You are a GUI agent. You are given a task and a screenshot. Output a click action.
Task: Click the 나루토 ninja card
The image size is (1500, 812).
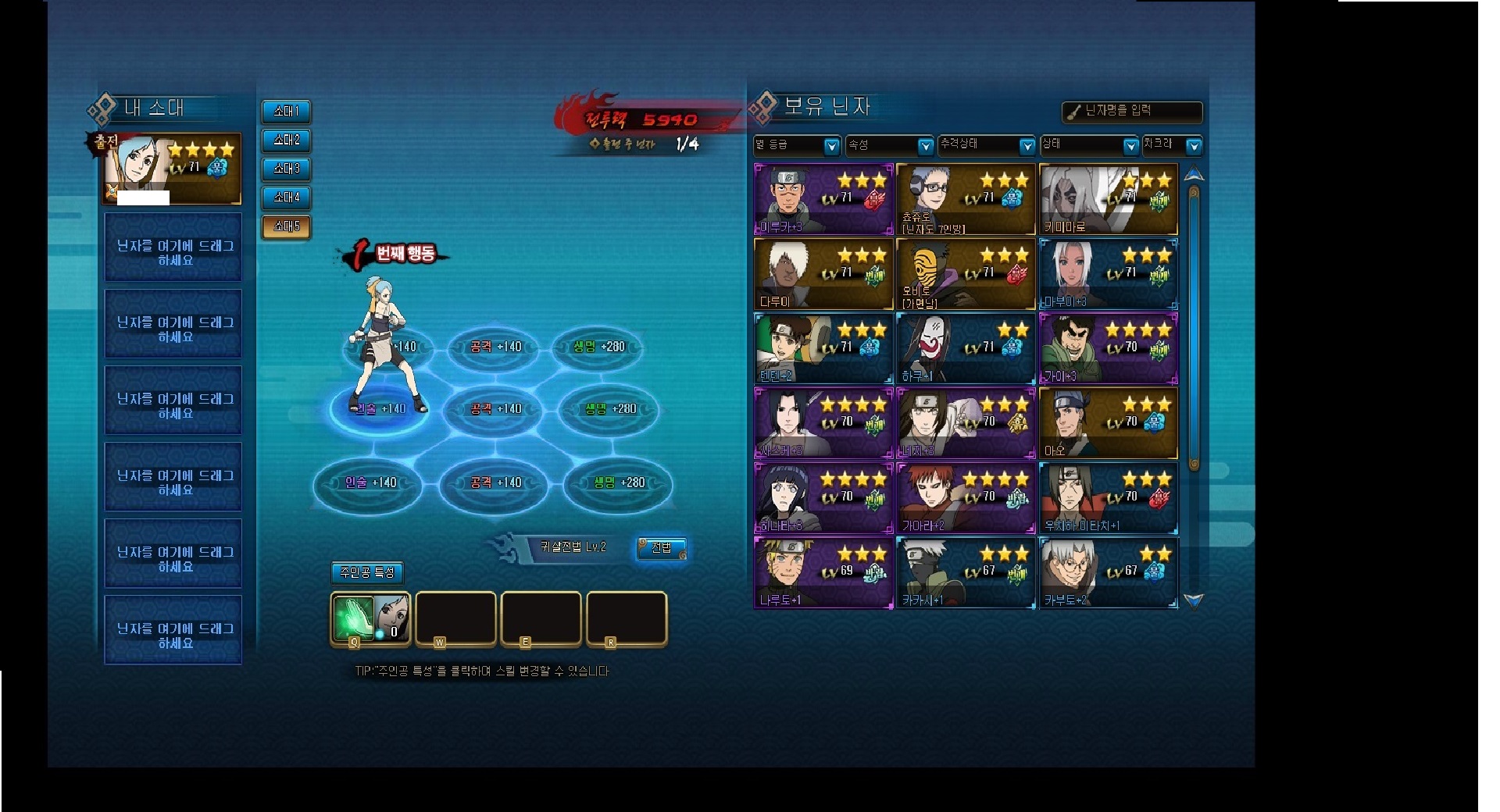(823, 573)
